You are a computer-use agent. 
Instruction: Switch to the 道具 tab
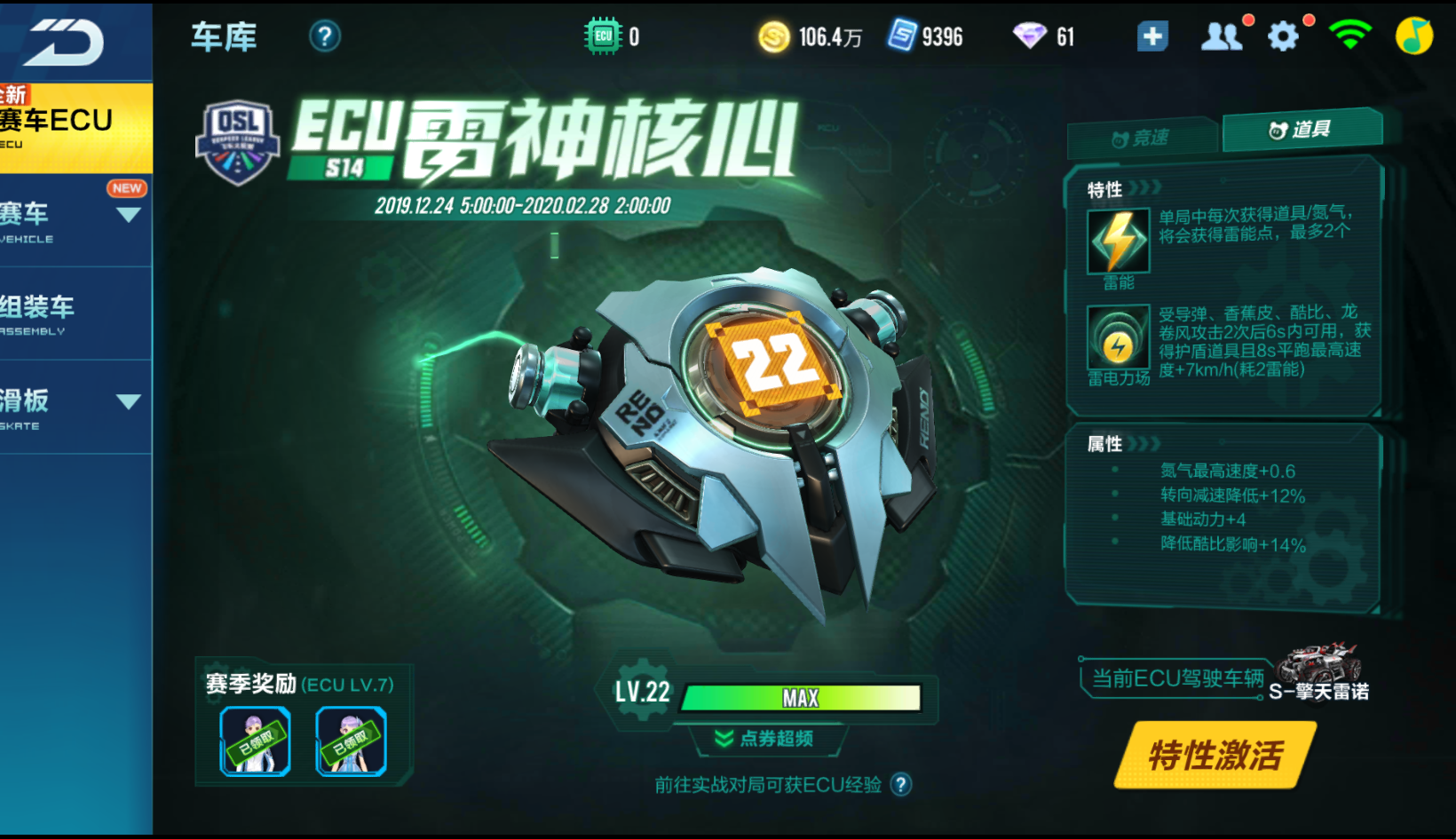[x=1302, y=131]
